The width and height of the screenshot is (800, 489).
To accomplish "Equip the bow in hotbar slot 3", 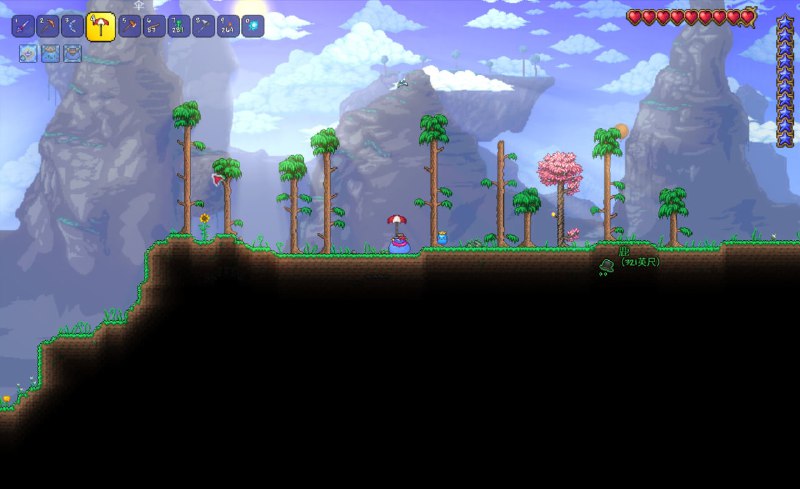I will 72,26.
